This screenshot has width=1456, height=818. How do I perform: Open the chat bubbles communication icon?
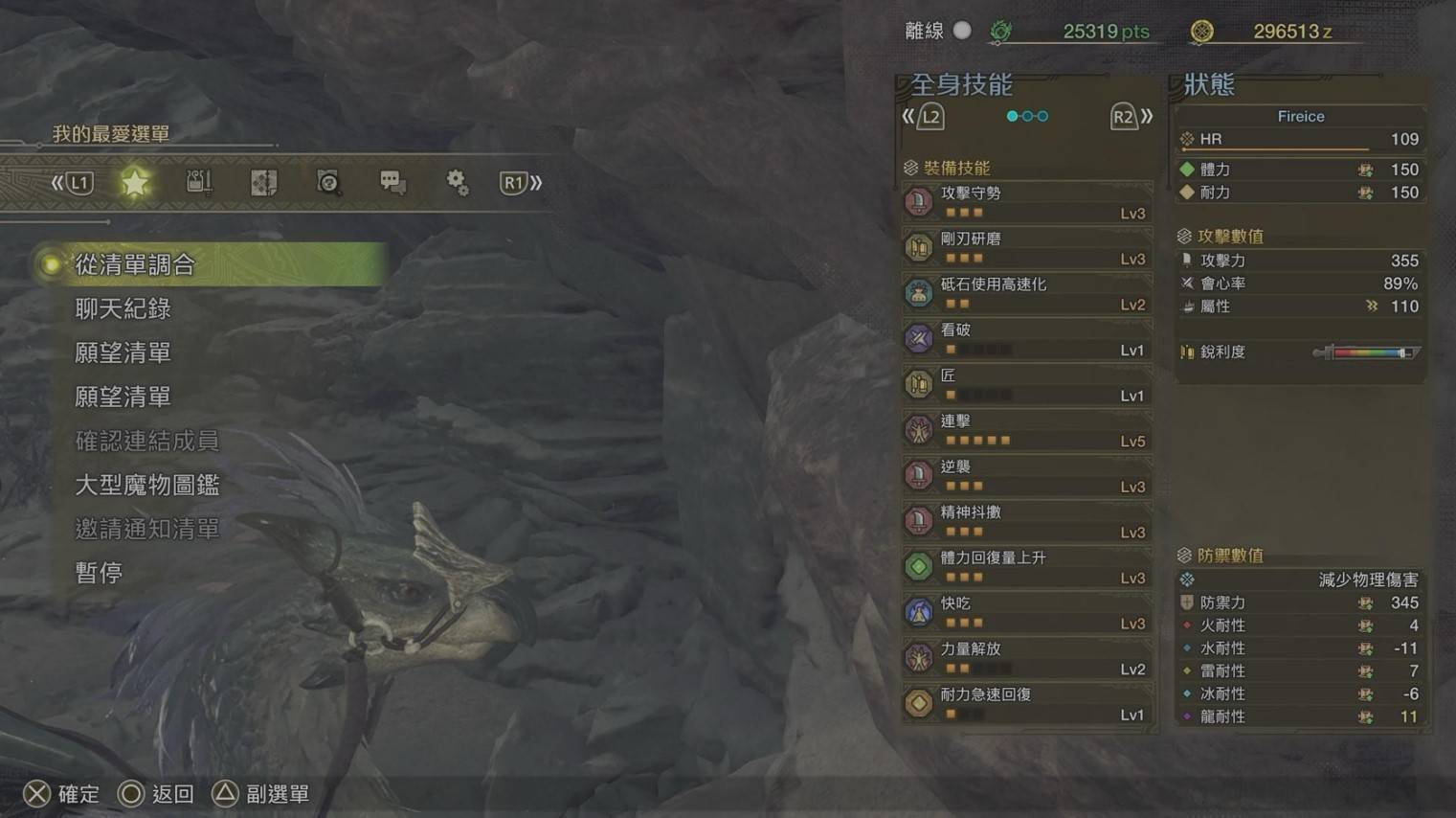click(392, 181)
